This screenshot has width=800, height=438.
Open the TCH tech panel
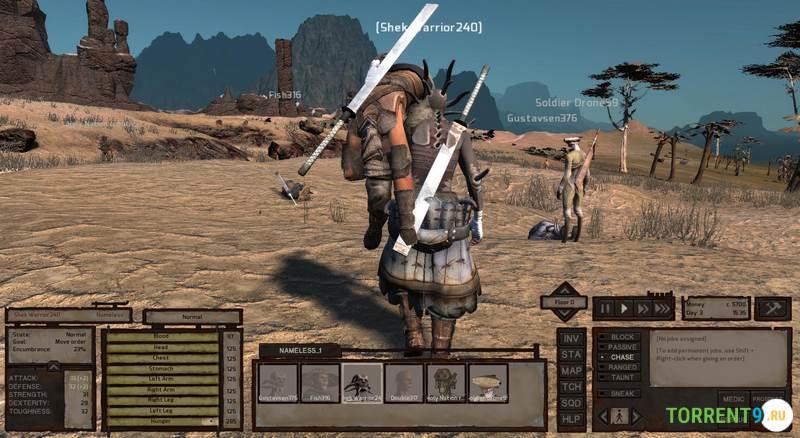pyautogui.click(x=571, y=386)
